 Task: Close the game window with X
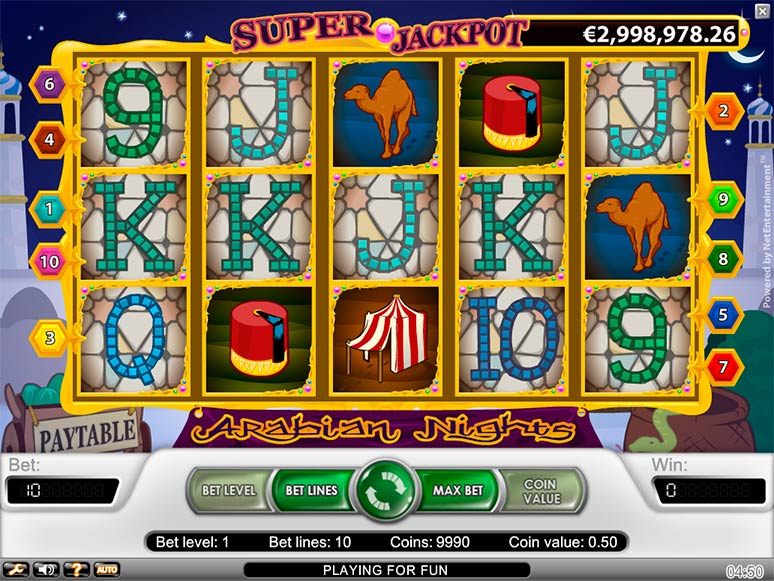762,11
